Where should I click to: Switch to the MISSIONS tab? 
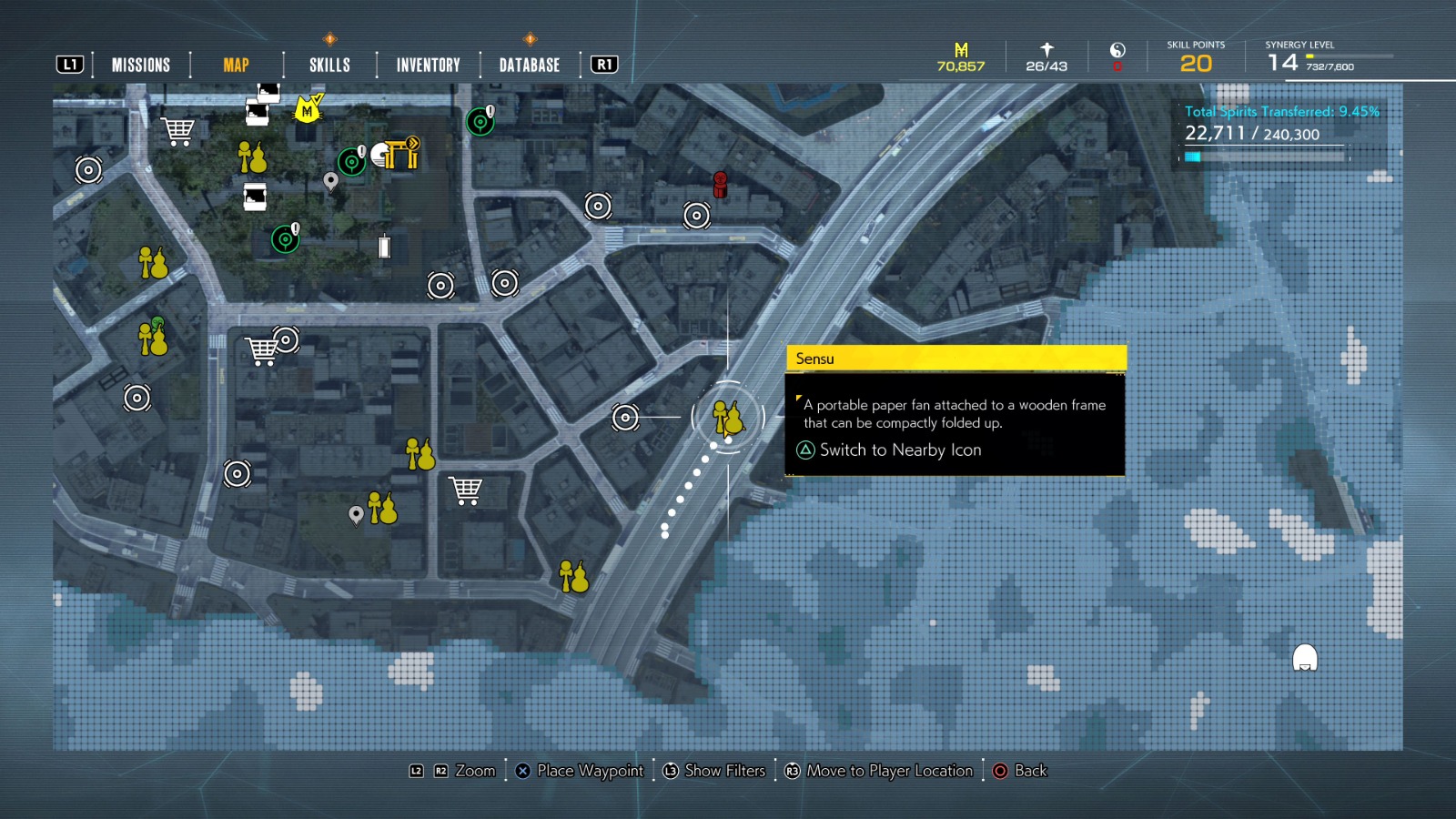point(140,65)
